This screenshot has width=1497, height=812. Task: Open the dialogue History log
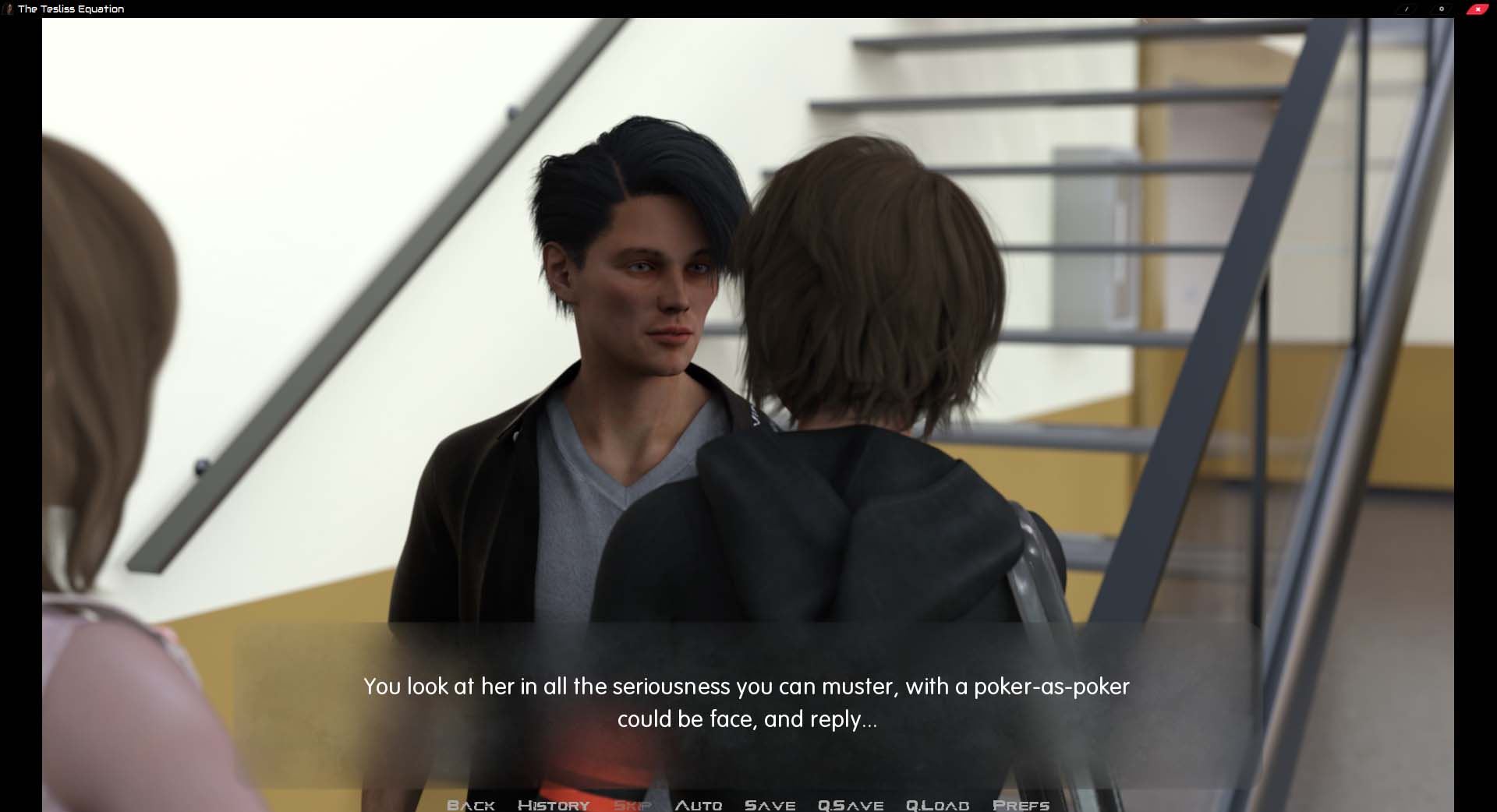(x=554, y=804)
